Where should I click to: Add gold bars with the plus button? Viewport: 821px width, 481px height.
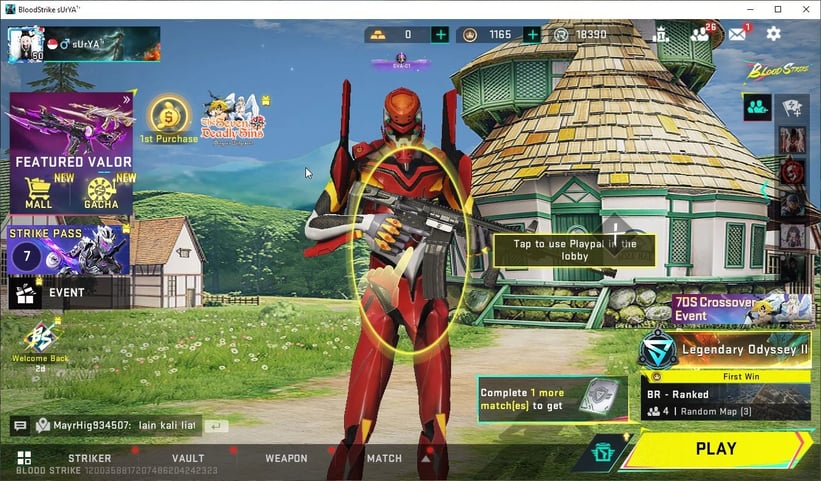[x=440, y=35]
